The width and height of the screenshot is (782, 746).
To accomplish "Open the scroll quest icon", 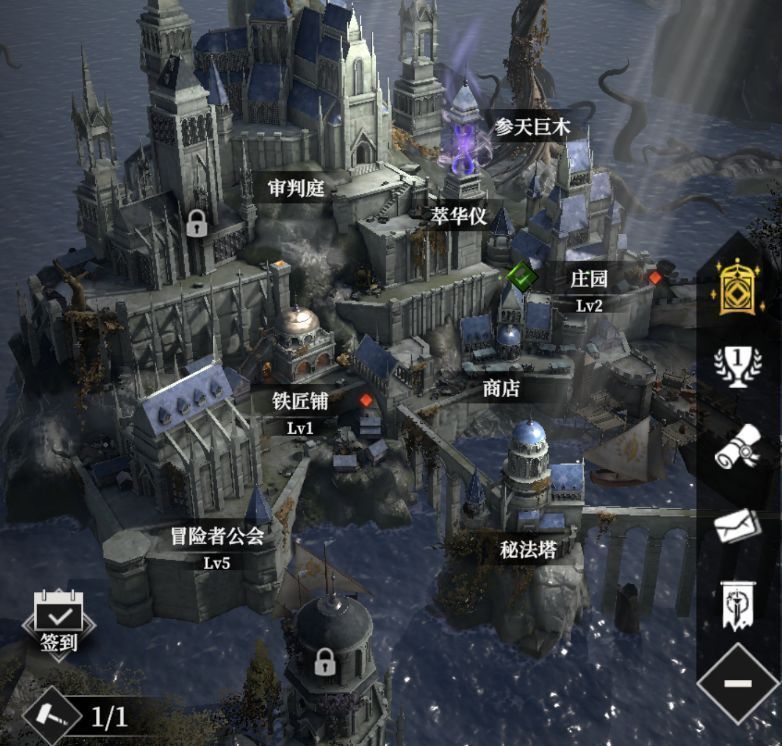I will click(738, 447).
